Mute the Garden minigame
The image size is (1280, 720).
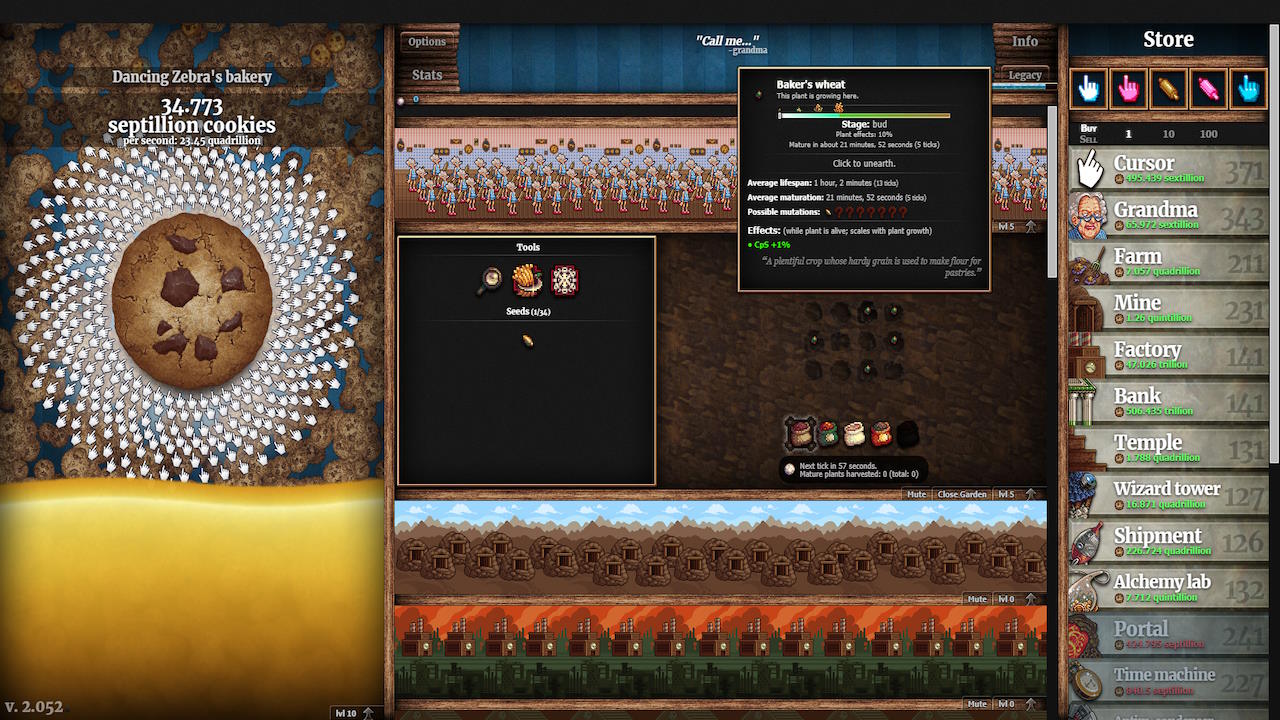916,494
